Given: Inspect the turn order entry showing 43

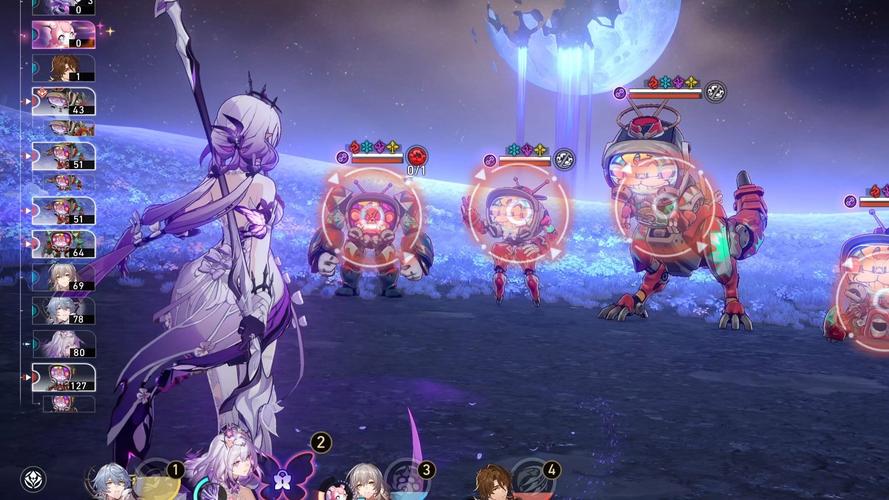Looking at the screenshot, I should [x=64, y=101].
